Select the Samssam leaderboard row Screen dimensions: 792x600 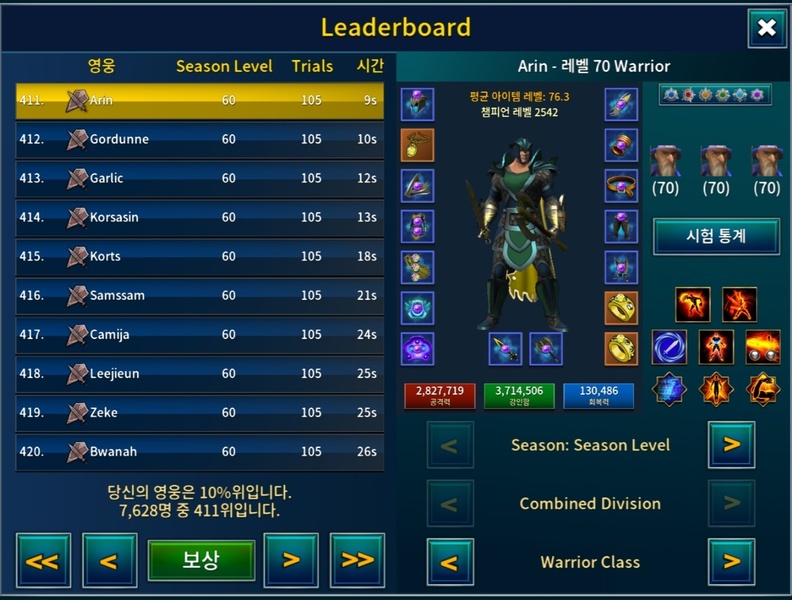point(199,296)
